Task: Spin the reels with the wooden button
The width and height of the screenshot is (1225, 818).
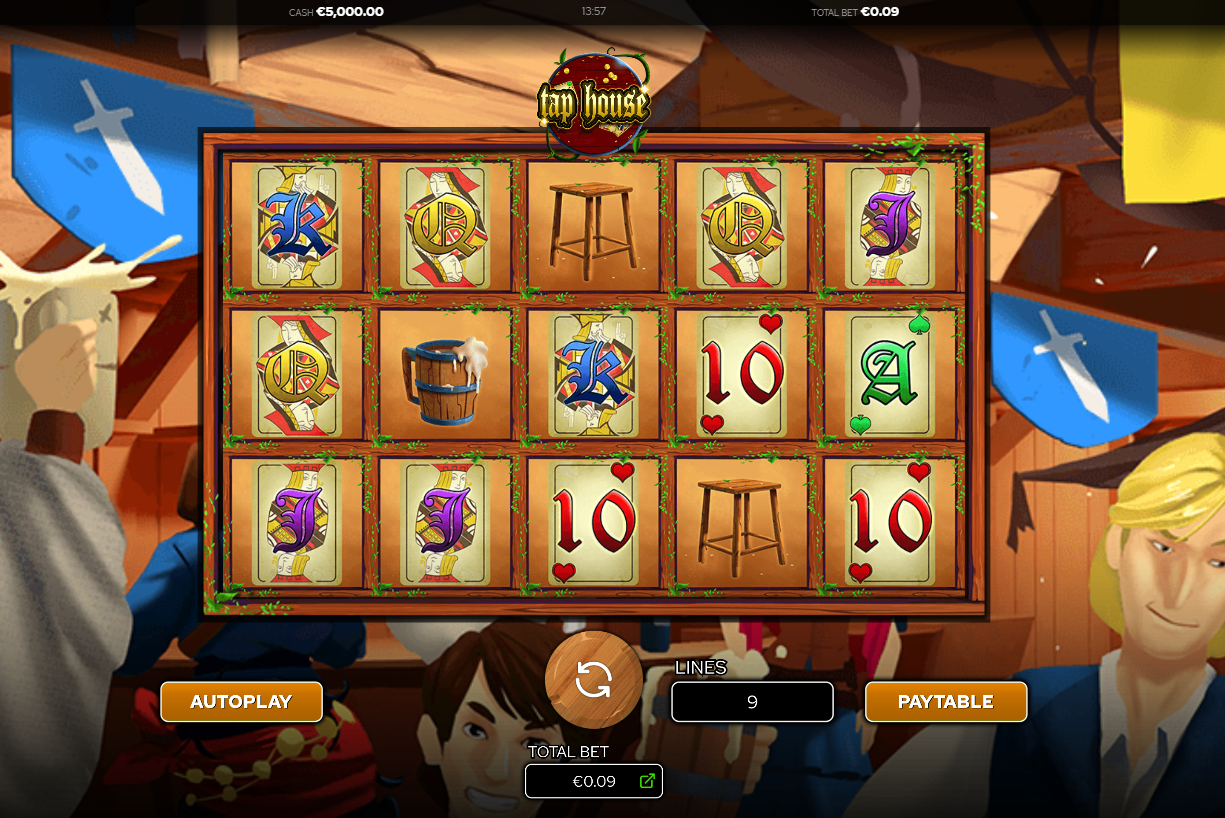Action: 593,680
